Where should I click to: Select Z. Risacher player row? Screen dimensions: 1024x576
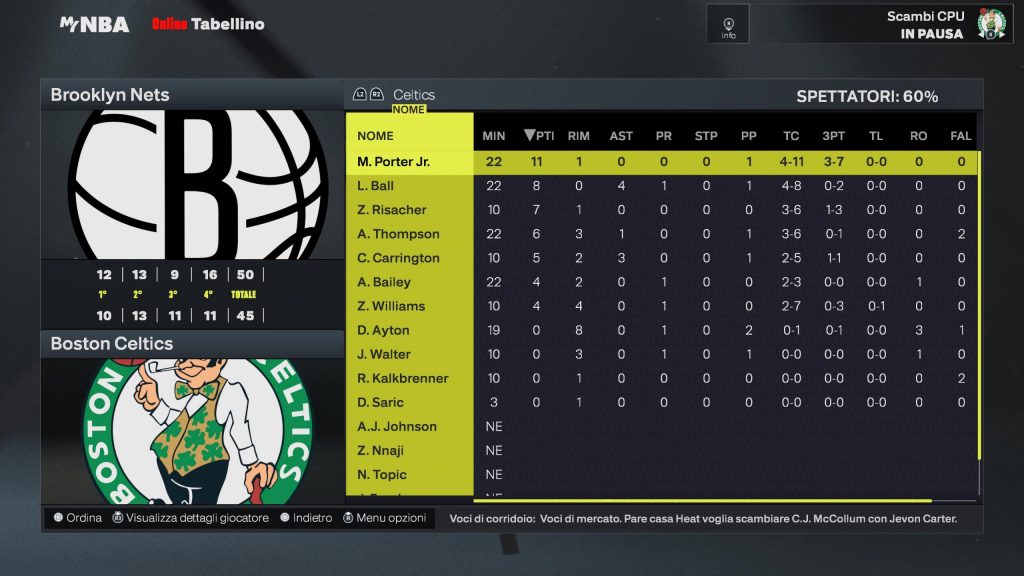pos(392,210)
